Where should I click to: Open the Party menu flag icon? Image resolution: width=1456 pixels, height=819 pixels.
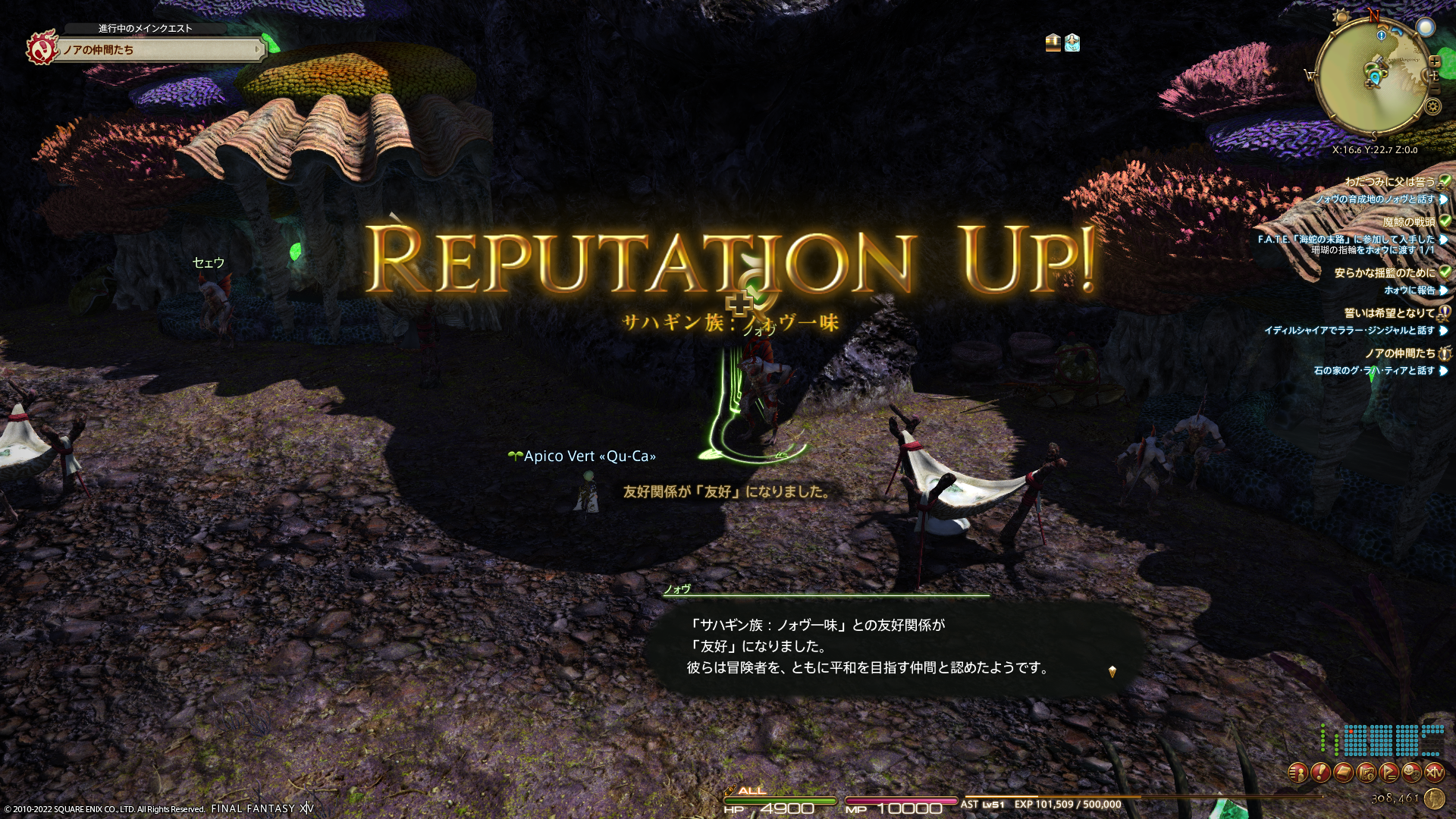tap(1389, 773)
